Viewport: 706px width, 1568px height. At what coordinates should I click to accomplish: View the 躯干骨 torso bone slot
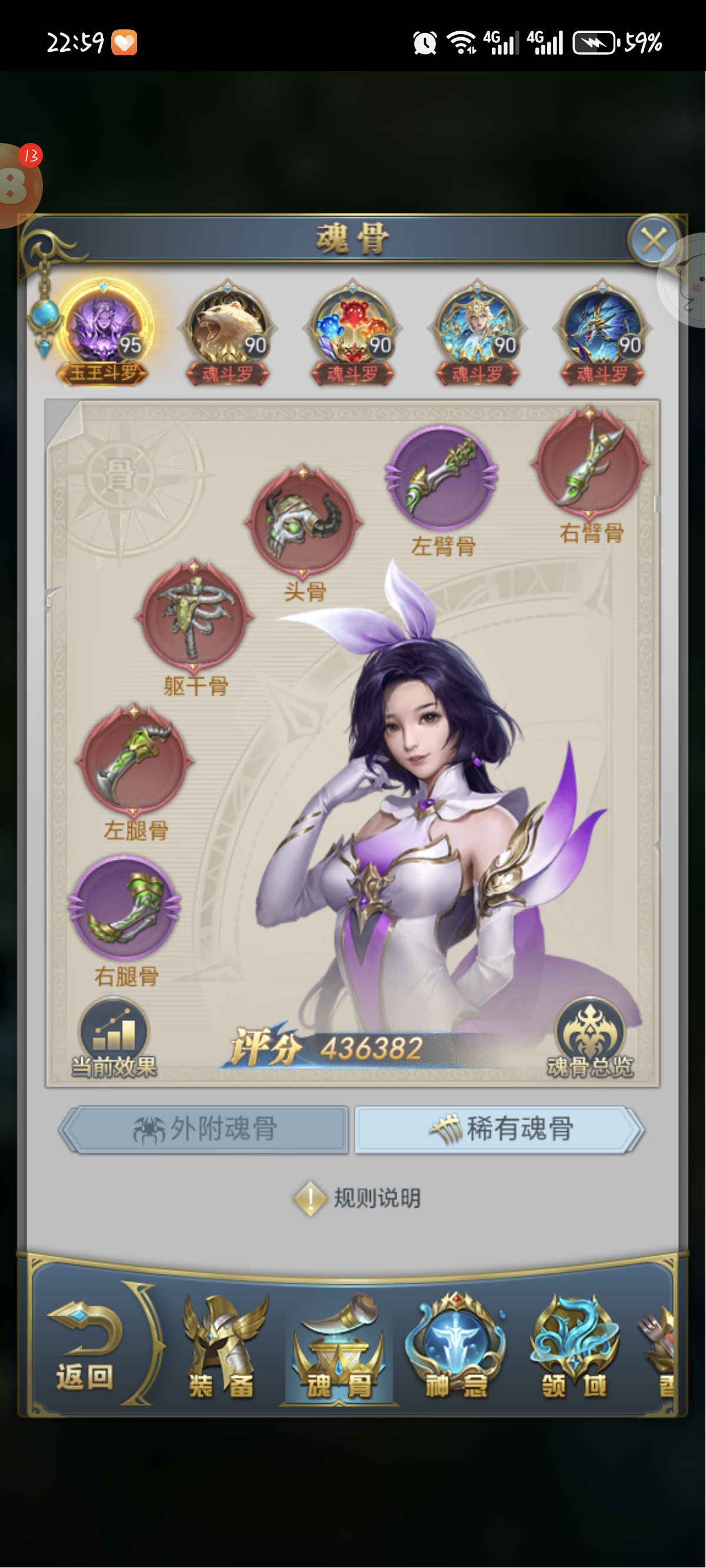click(194, 617)
